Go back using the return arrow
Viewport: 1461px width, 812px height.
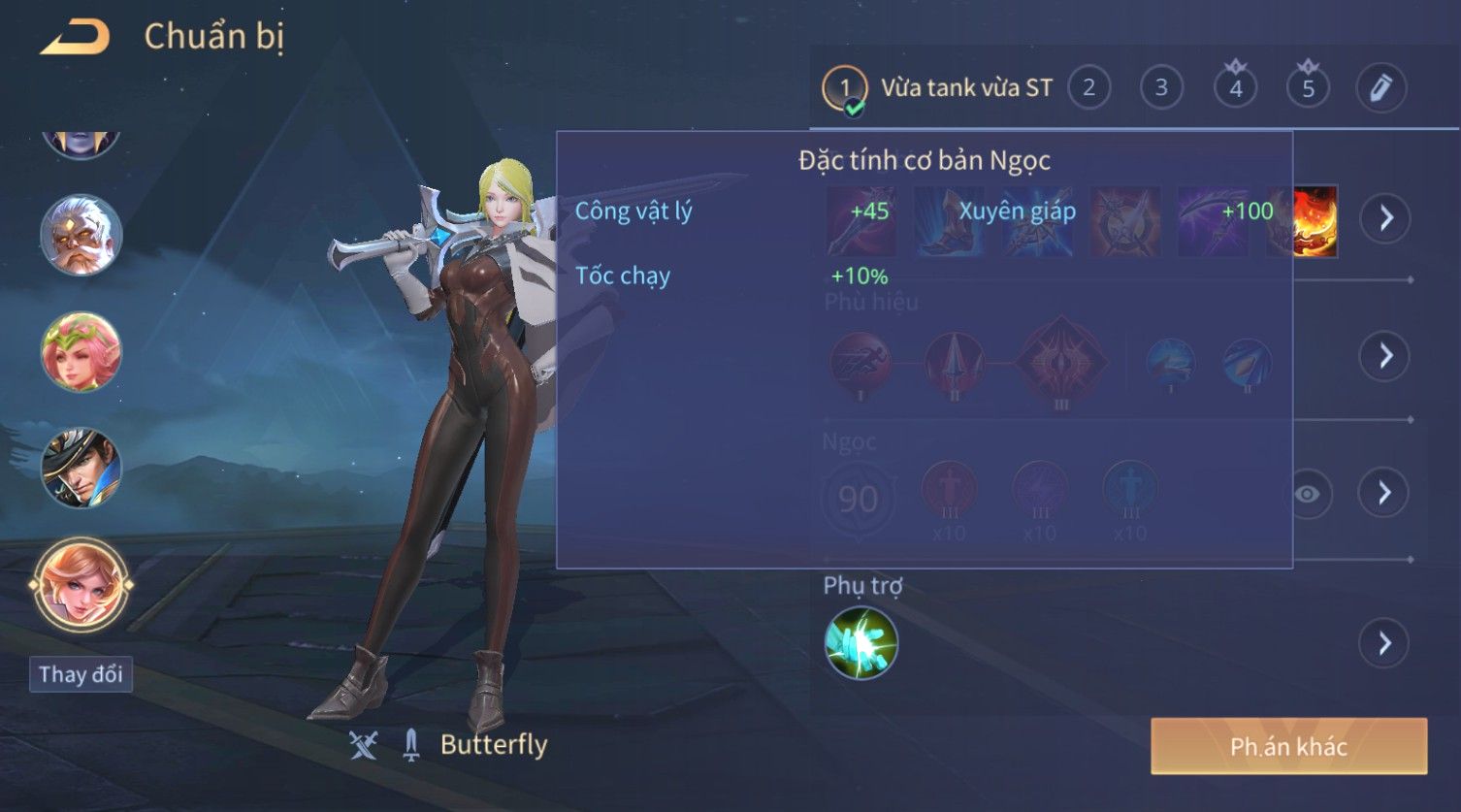pyautogui.click(x=75, y=38)
